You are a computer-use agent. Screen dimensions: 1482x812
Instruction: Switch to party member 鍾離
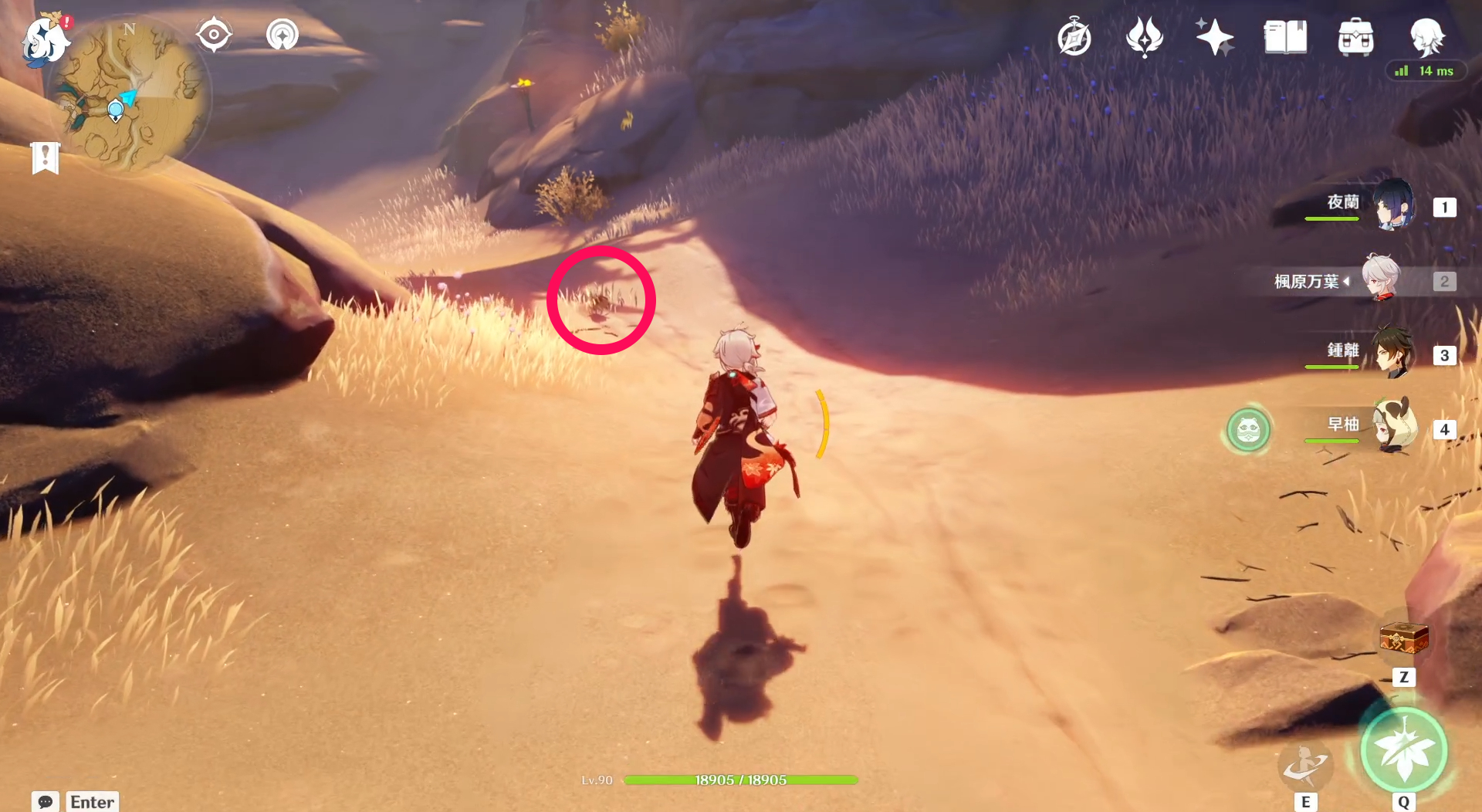click(1394, 355)
